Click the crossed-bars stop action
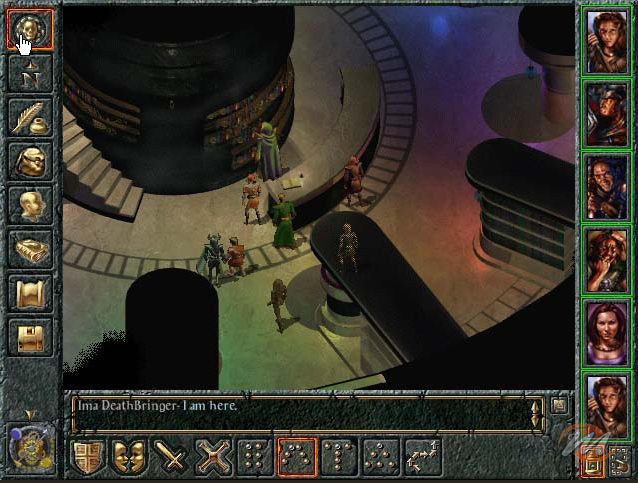The height and width of the screenshot is (483, 638). click(214, 457)
